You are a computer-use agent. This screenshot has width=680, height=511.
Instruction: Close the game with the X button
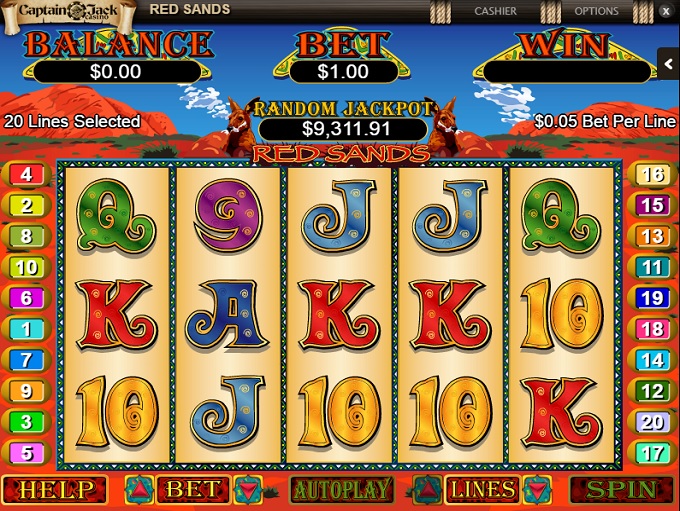coord(666,11)
